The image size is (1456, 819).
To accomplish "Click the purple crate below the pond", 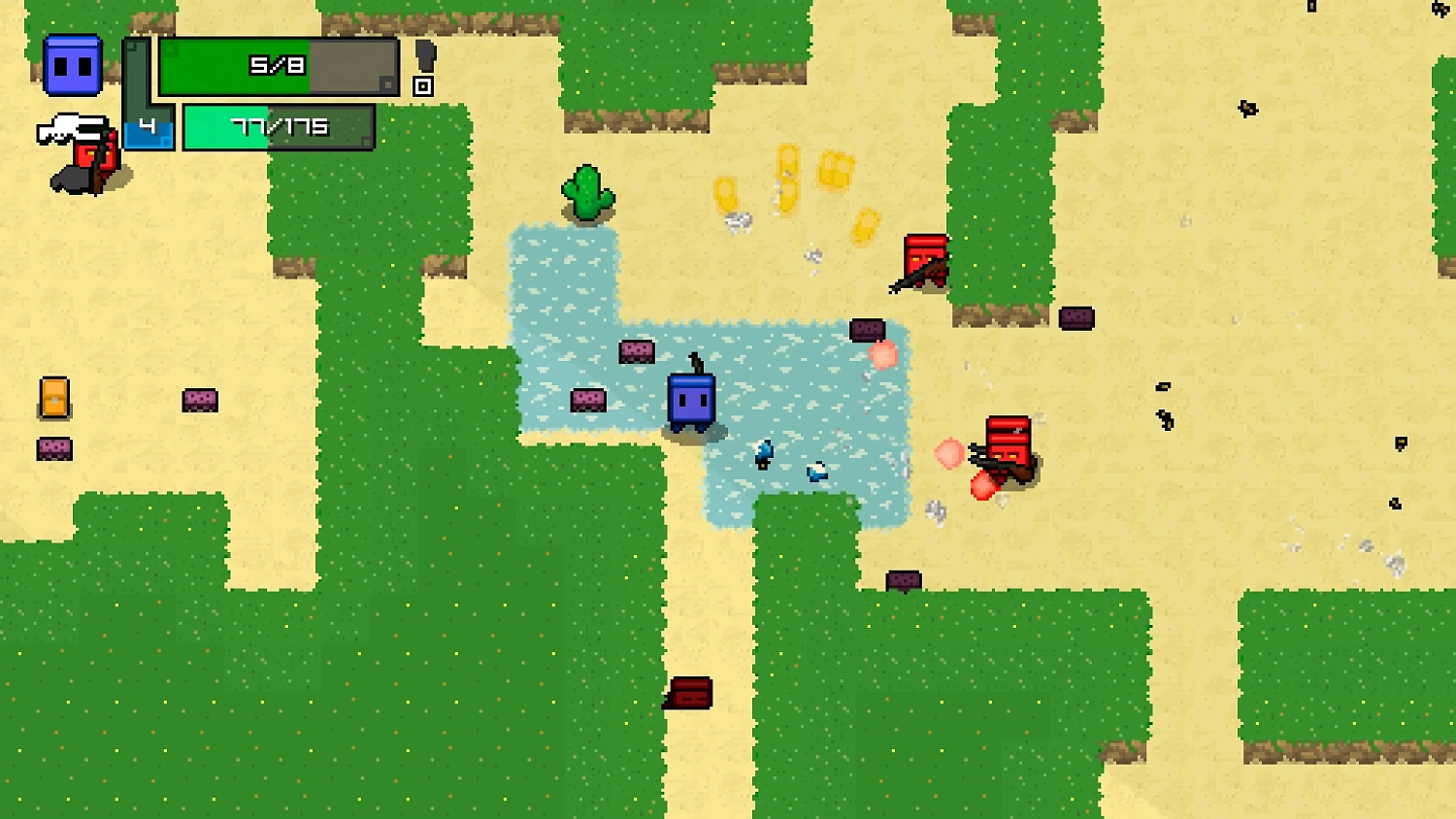I will [x=903, y=579].
